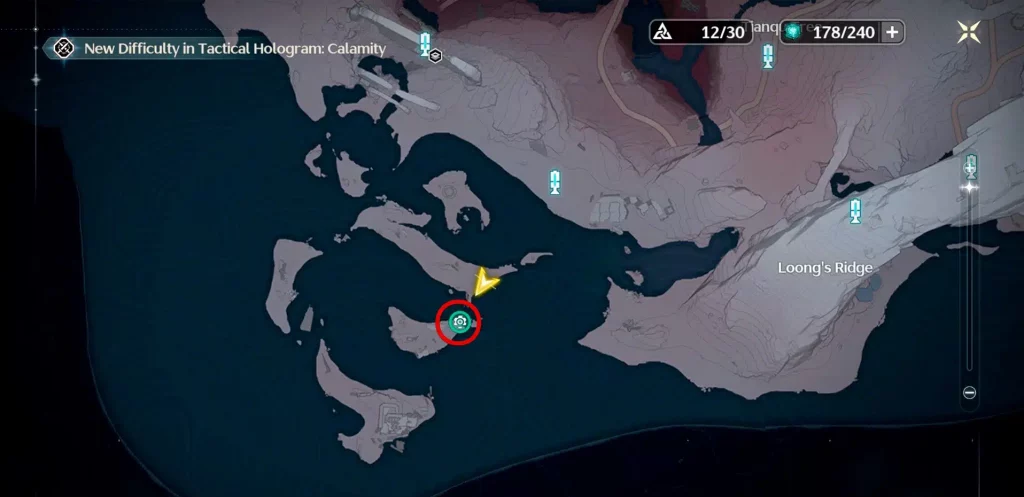Select the teal gear marker circled in red

click(459, 321)
